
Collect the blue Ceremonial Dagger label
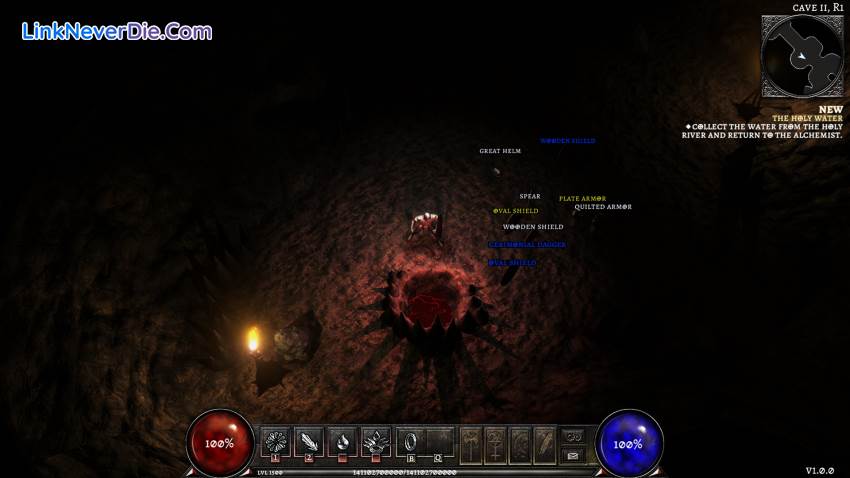(x=527, y=245)
